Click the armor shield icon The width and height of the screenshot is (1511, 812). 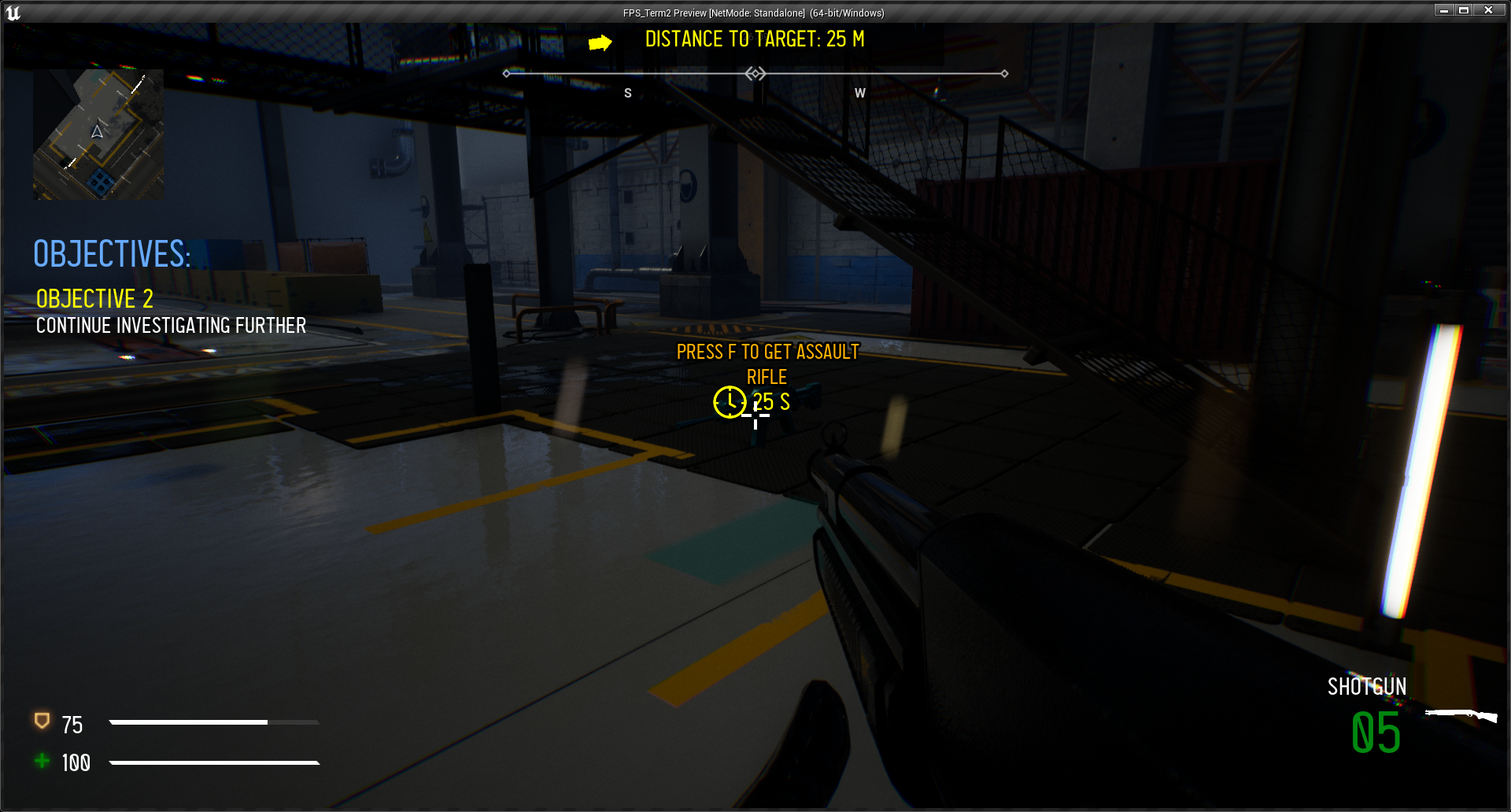coord(42,721)
